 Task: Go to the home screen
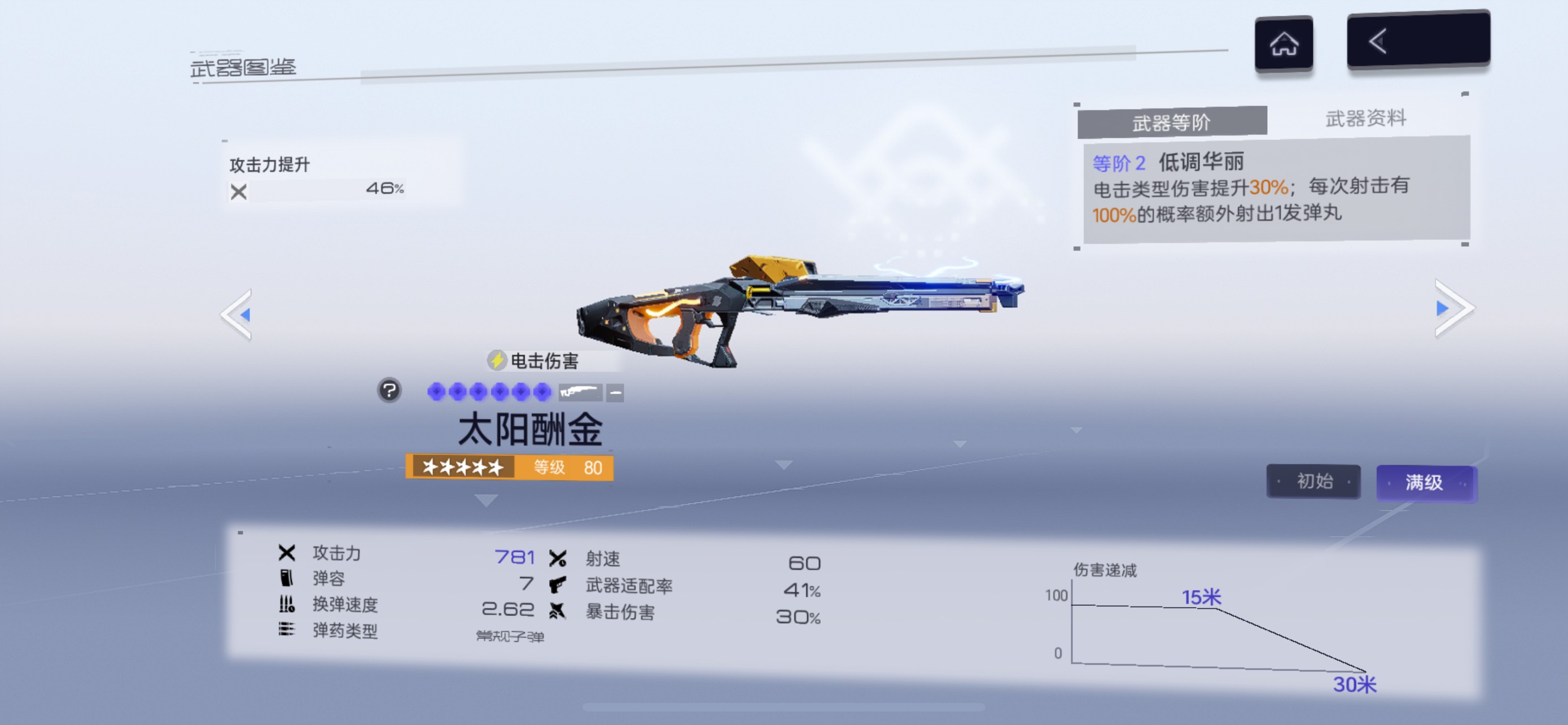tap(1283, 44)
